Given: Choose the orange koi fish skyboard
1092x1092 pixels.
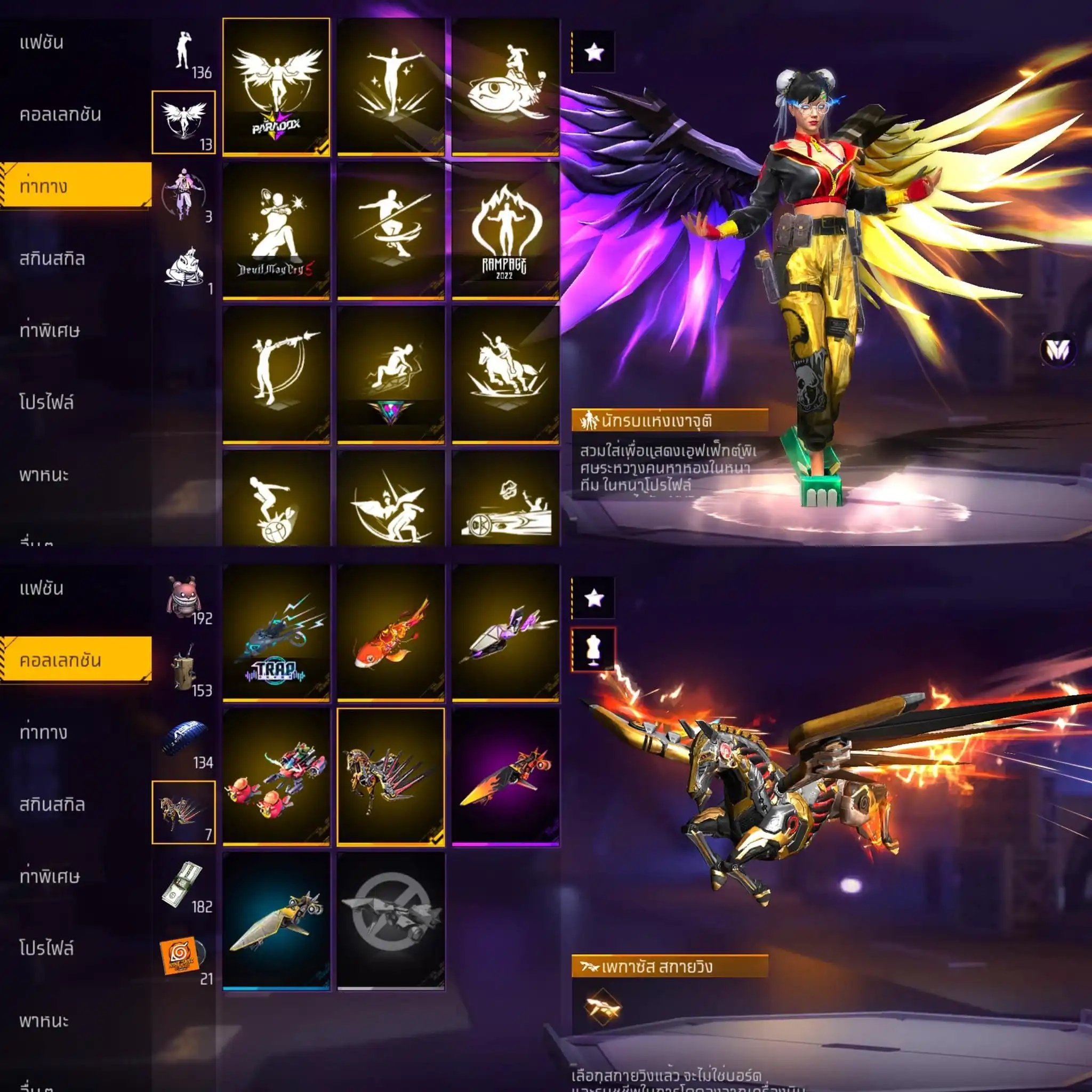Looking at the screenshot, I should point(390,632).
